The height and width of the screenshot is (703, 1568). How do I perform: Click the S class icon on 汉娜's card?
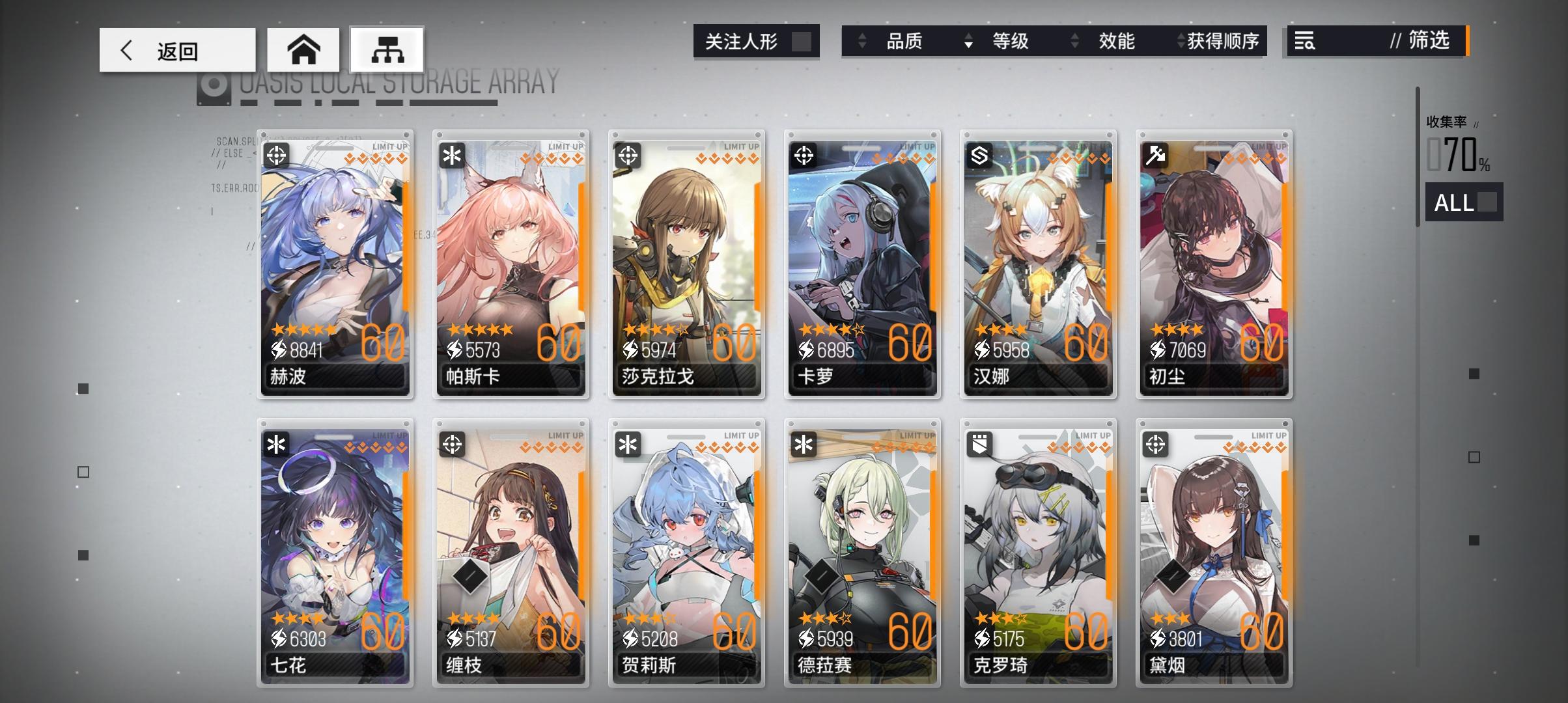[x=979, y=156]
